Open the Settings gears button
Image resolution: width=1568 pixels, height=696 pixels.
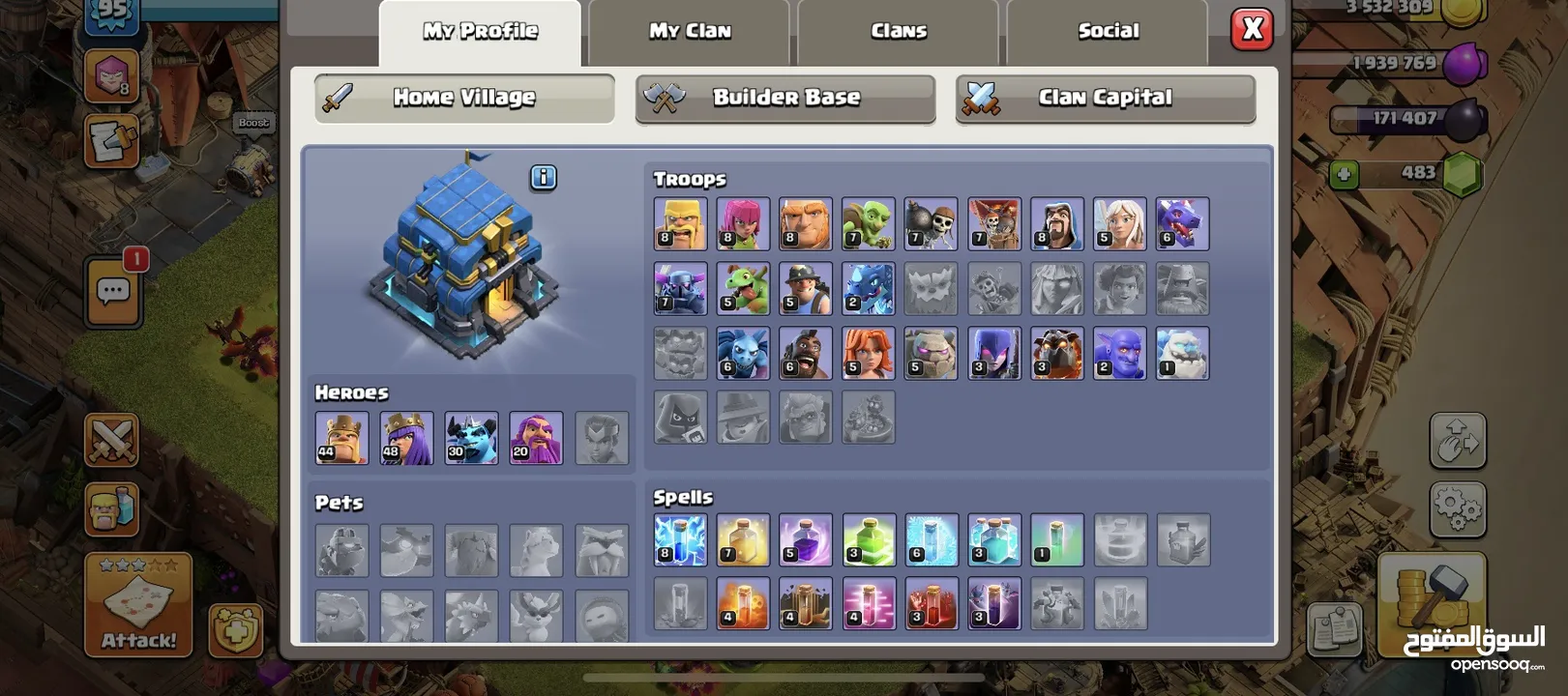click(x=1457, y=508)
